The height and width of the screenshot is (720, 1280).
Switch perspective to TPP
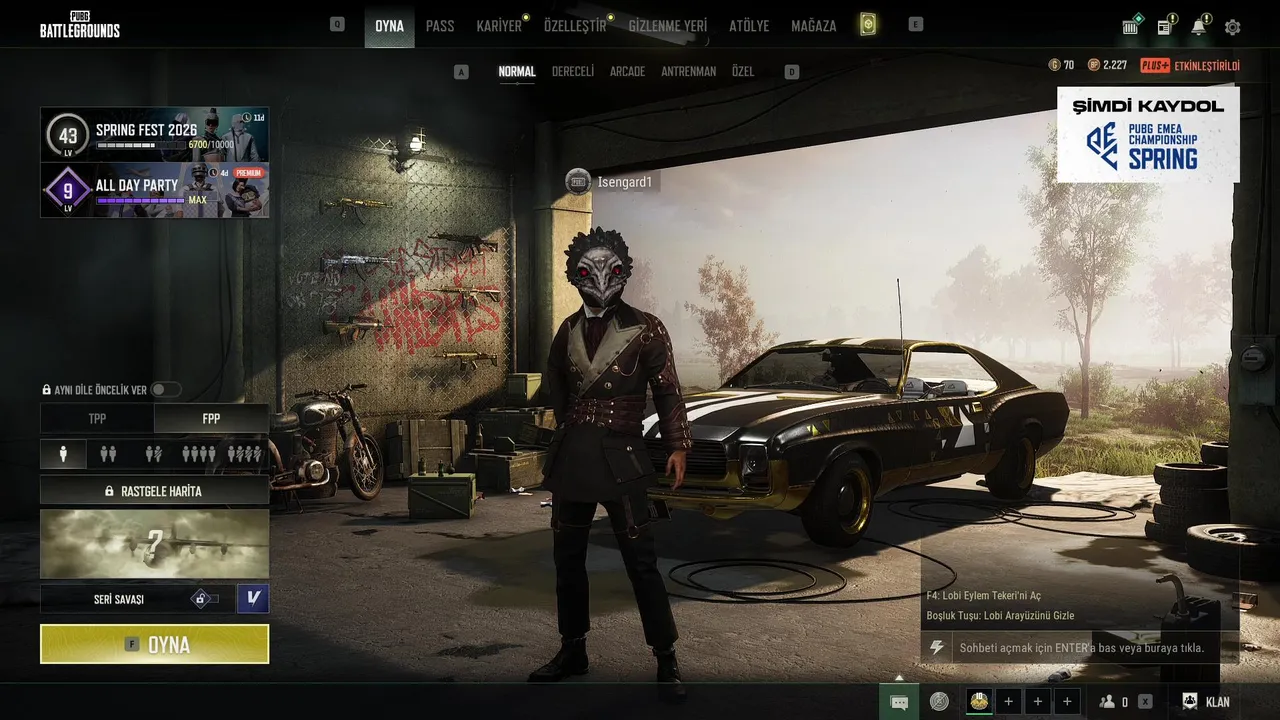coord(97,419)
